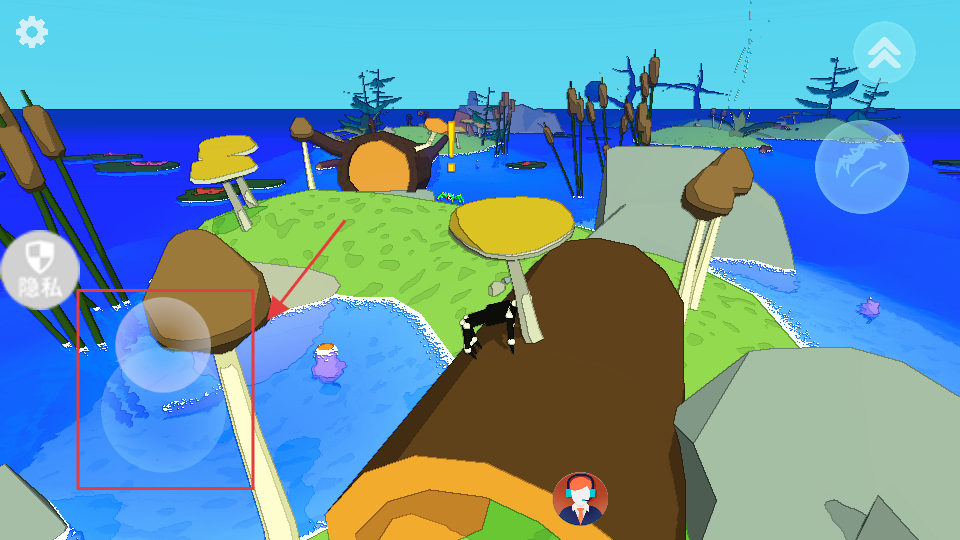Open the 隐私 privacy shield button
Viewport: 960px width, 540px height.
39,269
